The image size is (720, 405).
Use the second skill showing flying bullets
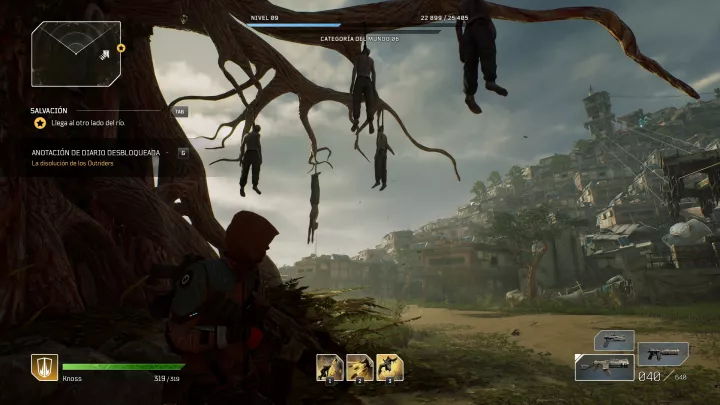click(360, 367)
